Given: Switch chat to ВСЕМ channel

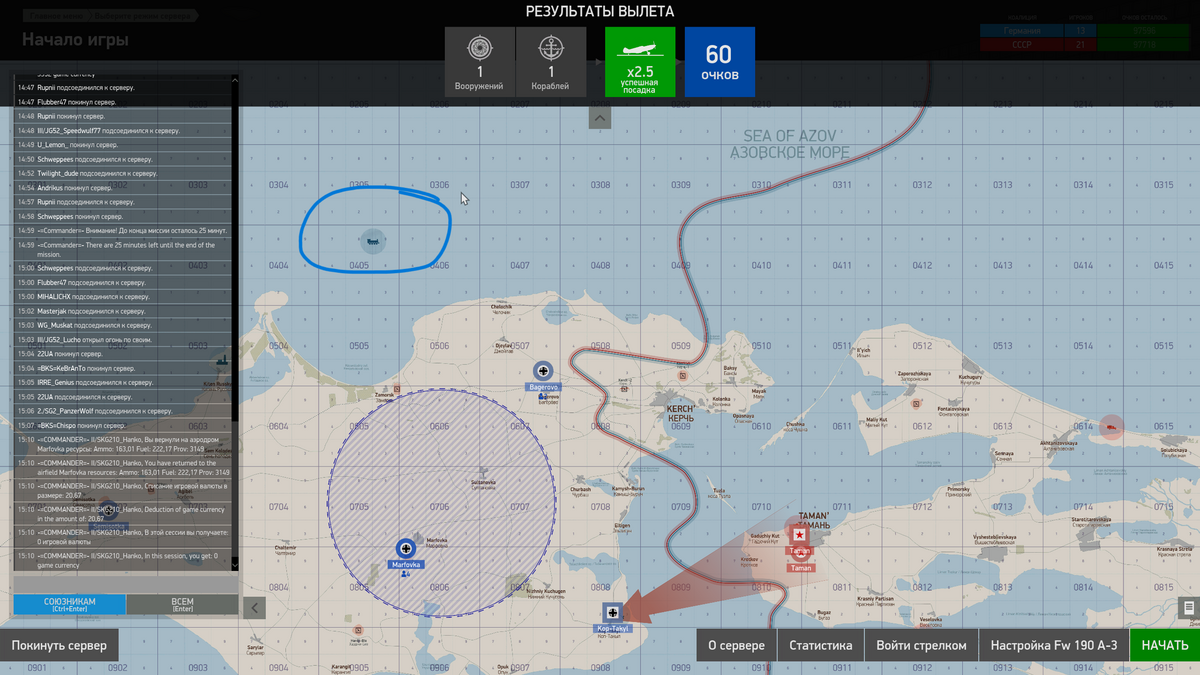Looking at the screenshot, I should (x=183, y=604).
